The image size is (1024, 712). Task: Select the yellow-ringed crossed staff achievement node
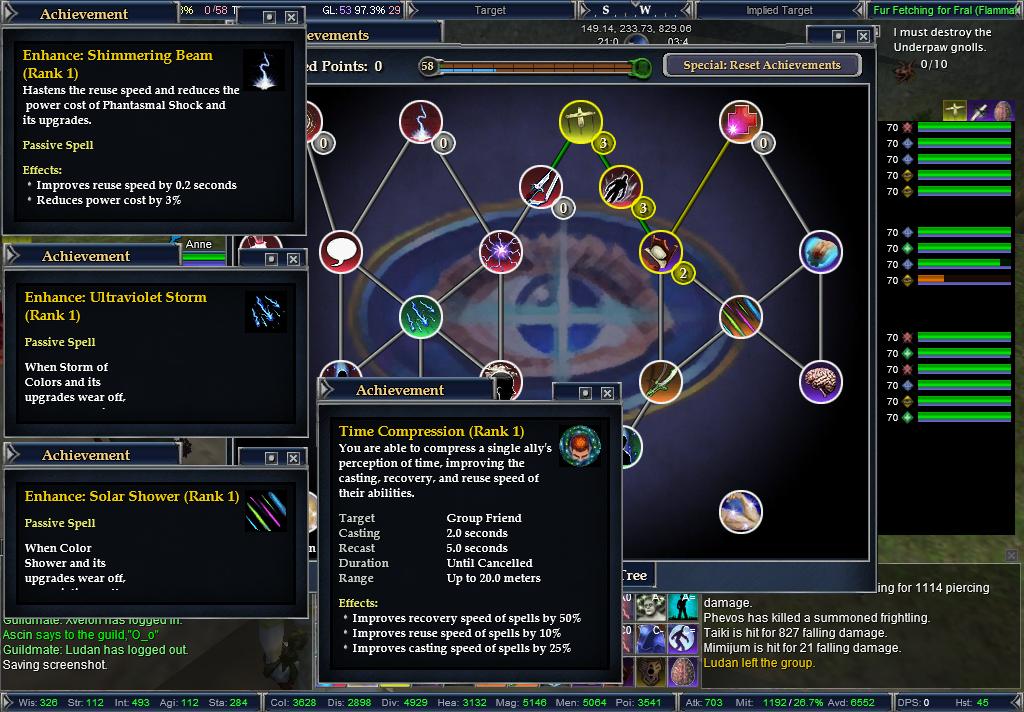(579, 122)
